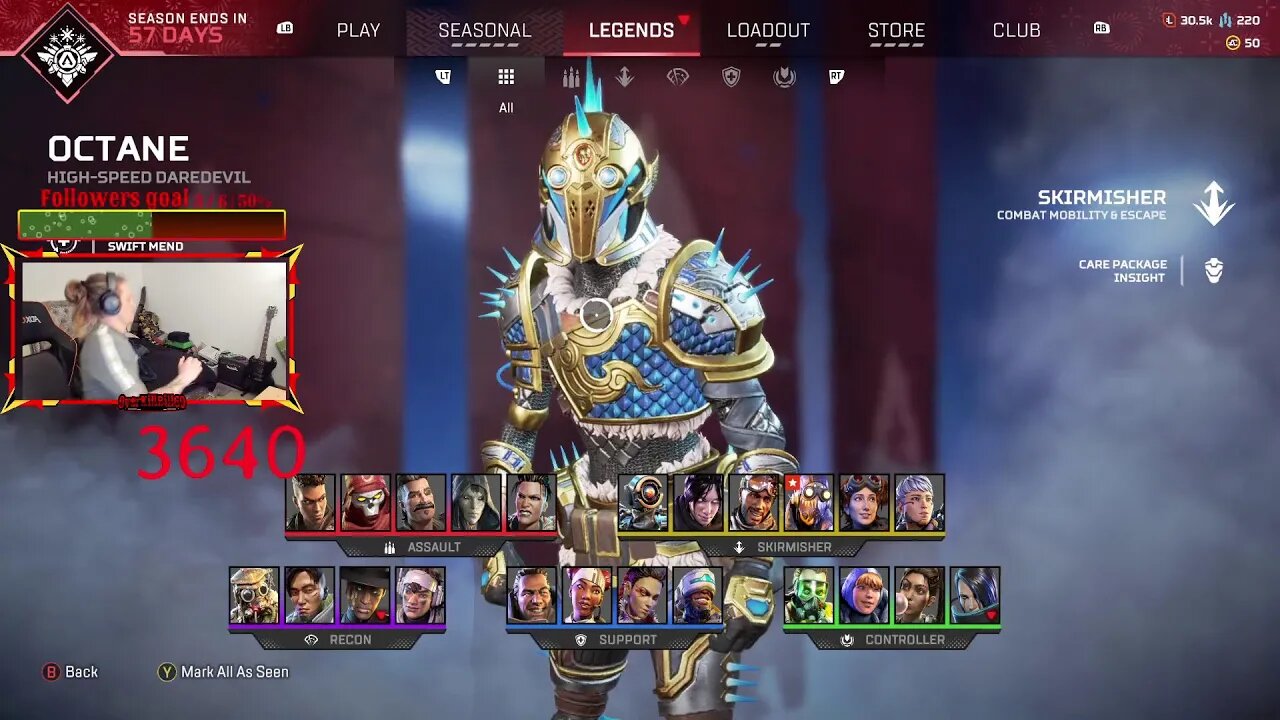Image resolution: width=1280 pixels, height=720 pixels.
Task: Select Bloodhound's masked portrait in Recon
Action: tap(254, 596)
